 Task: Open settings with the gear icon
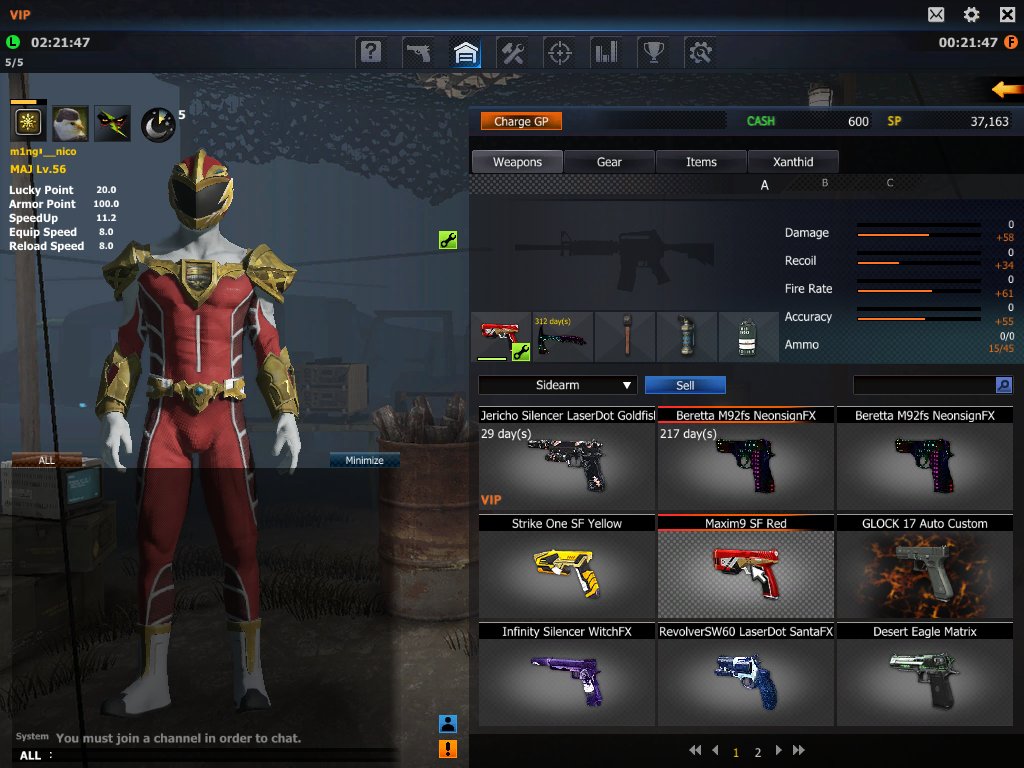(971, 14)
